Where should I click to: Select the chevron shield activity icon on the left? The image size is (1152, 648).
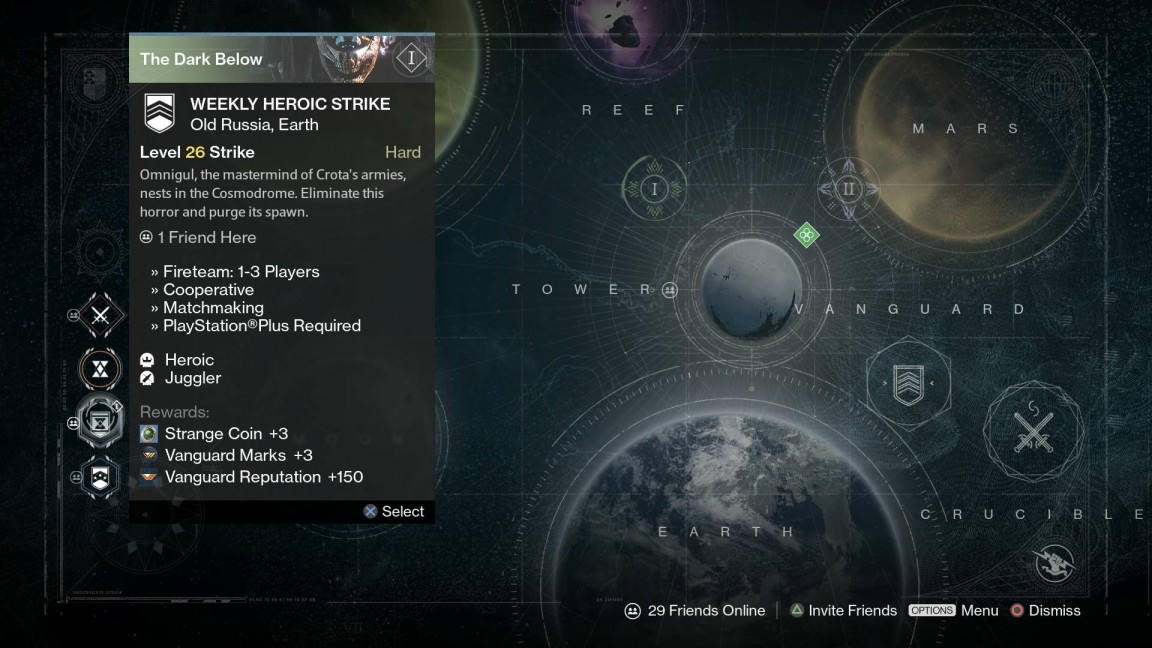tap(102, 476)
